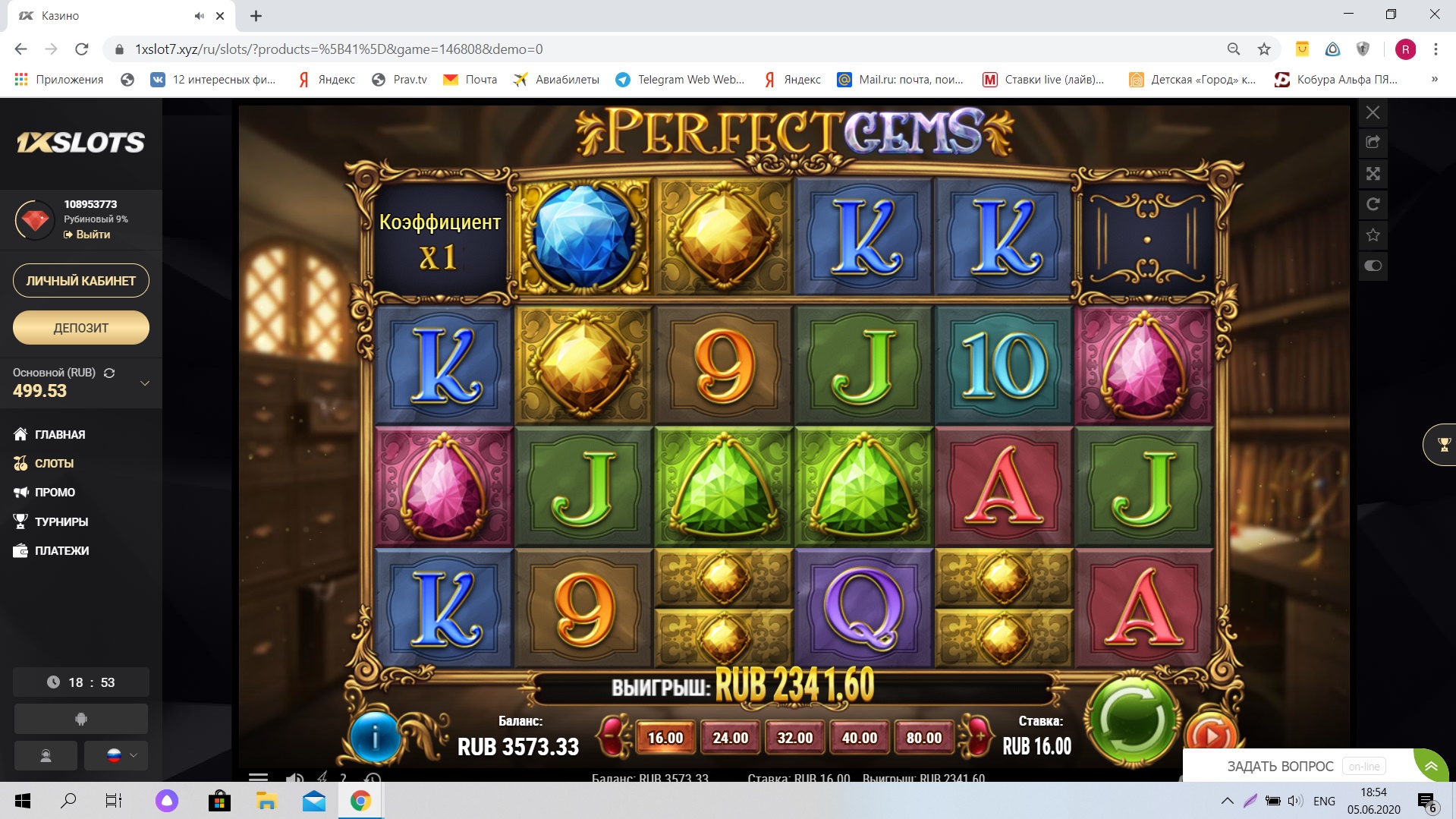
Task: Decrease the bet with the minus gem
Action: click(x=614, y=736)
